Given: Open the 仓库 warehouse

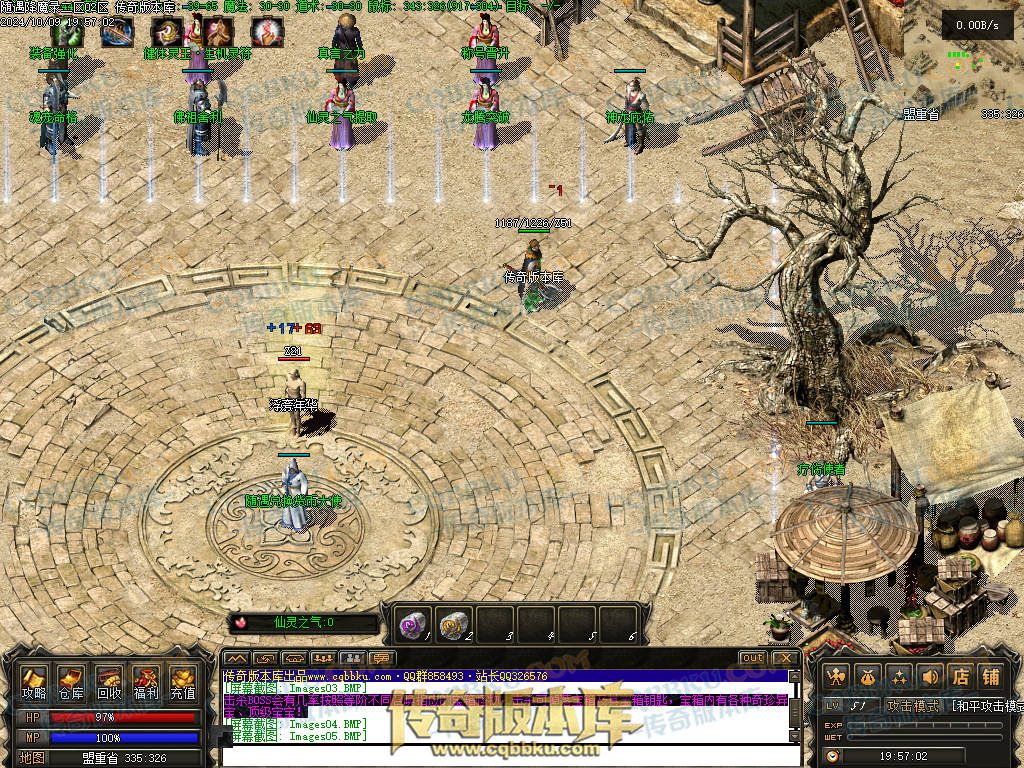Looking at the screenshot, I should pos(71,684).
